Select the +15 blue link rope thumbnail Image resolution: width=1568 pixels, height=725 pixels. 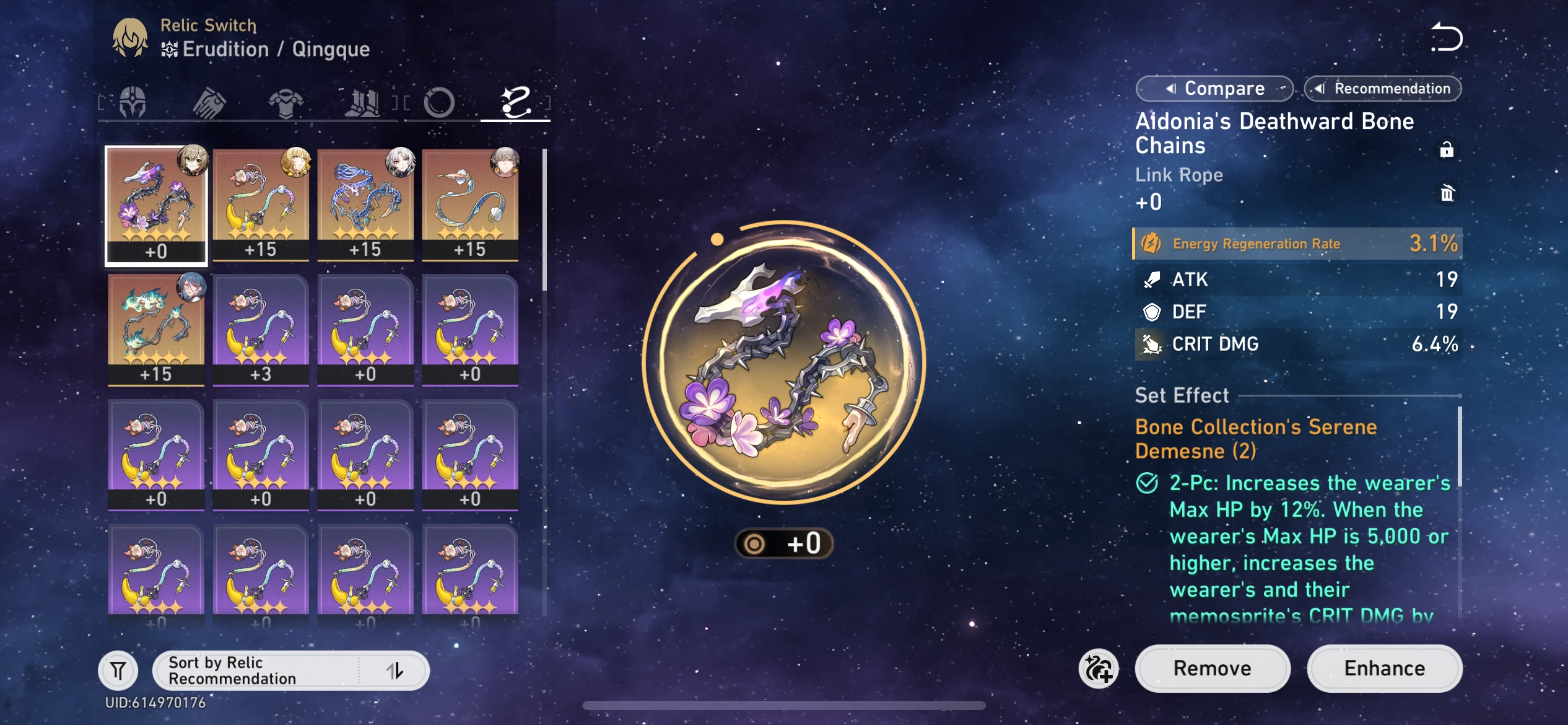pos(365,204)
